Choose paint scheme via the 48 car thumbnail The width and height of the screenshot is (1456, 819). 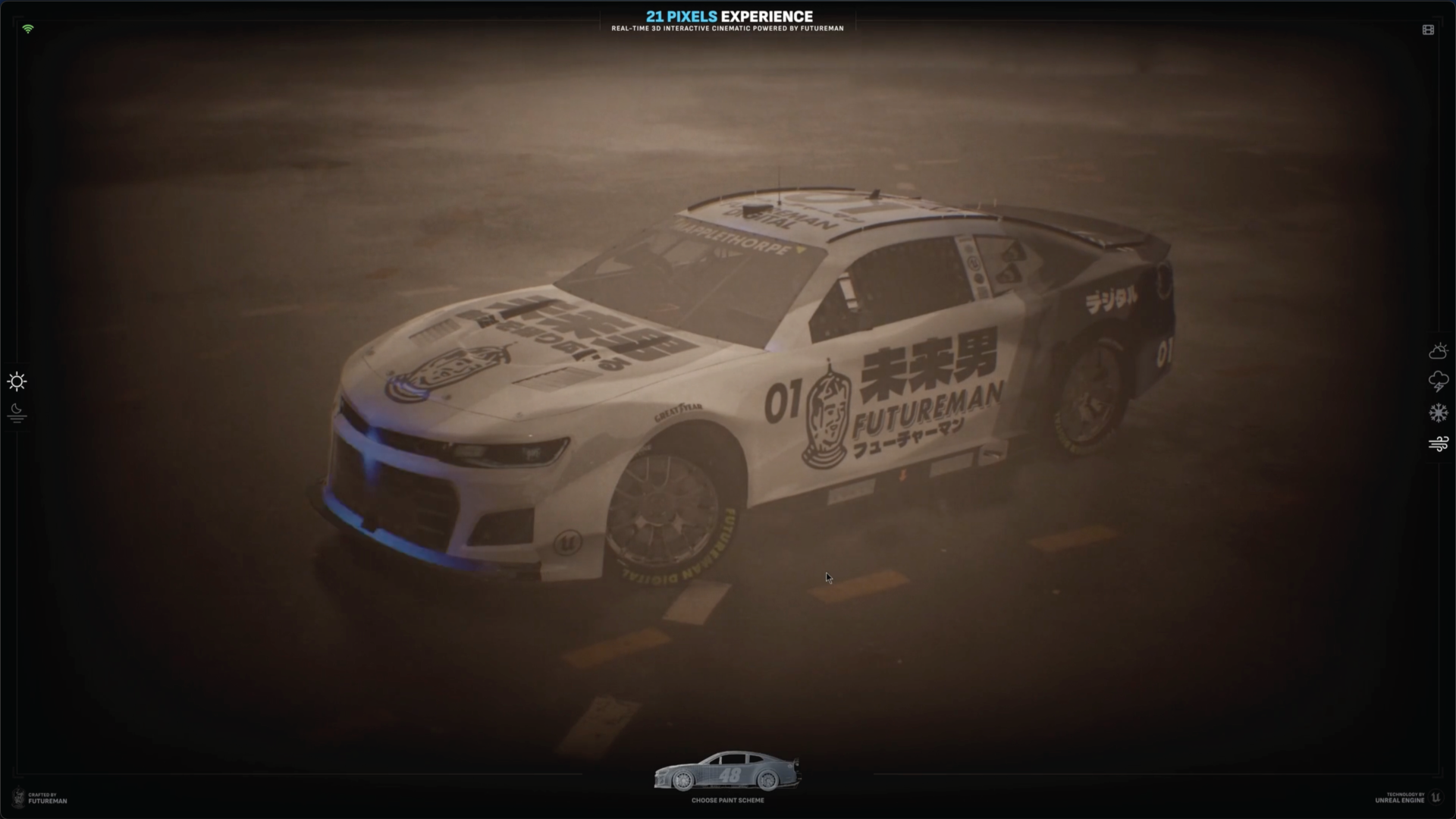click(x=727, y=772)
